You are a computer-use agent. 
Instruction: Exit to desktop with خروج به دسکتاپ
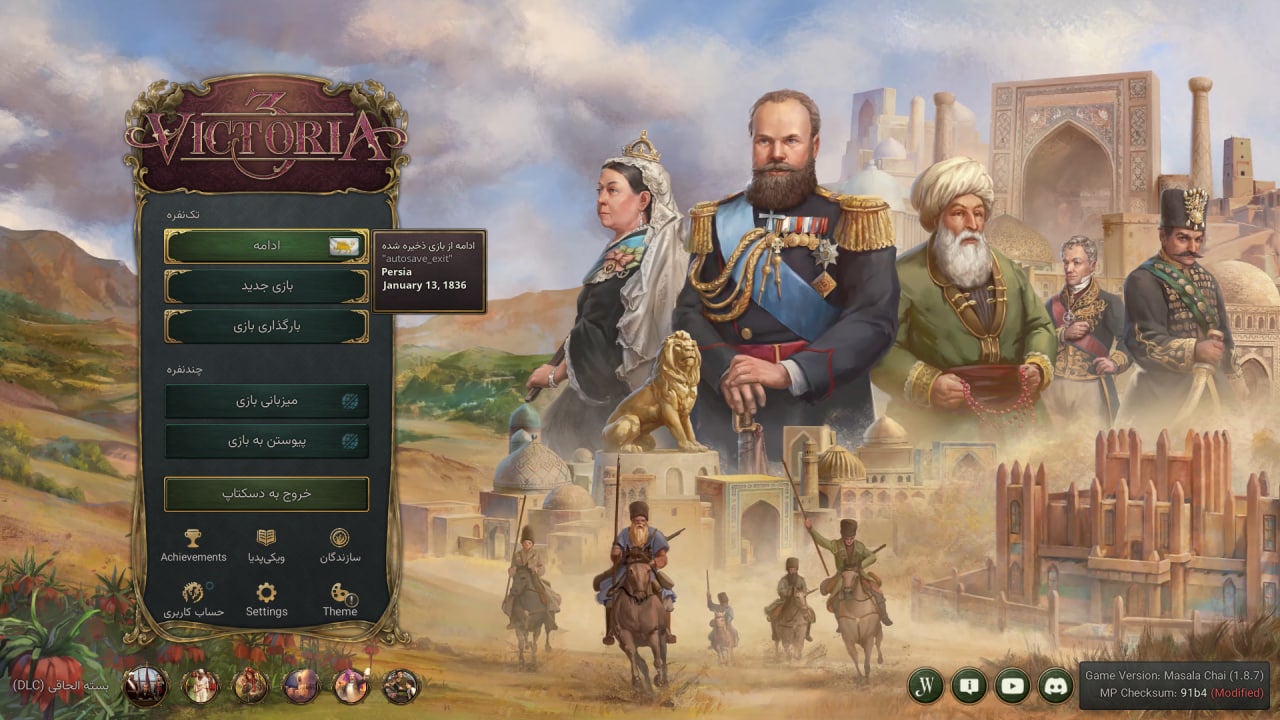266,494
